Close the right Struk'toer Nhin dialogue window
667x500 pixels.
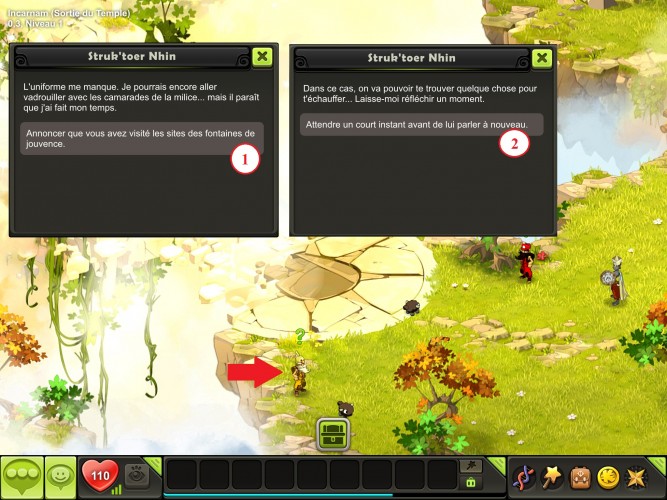542,57
